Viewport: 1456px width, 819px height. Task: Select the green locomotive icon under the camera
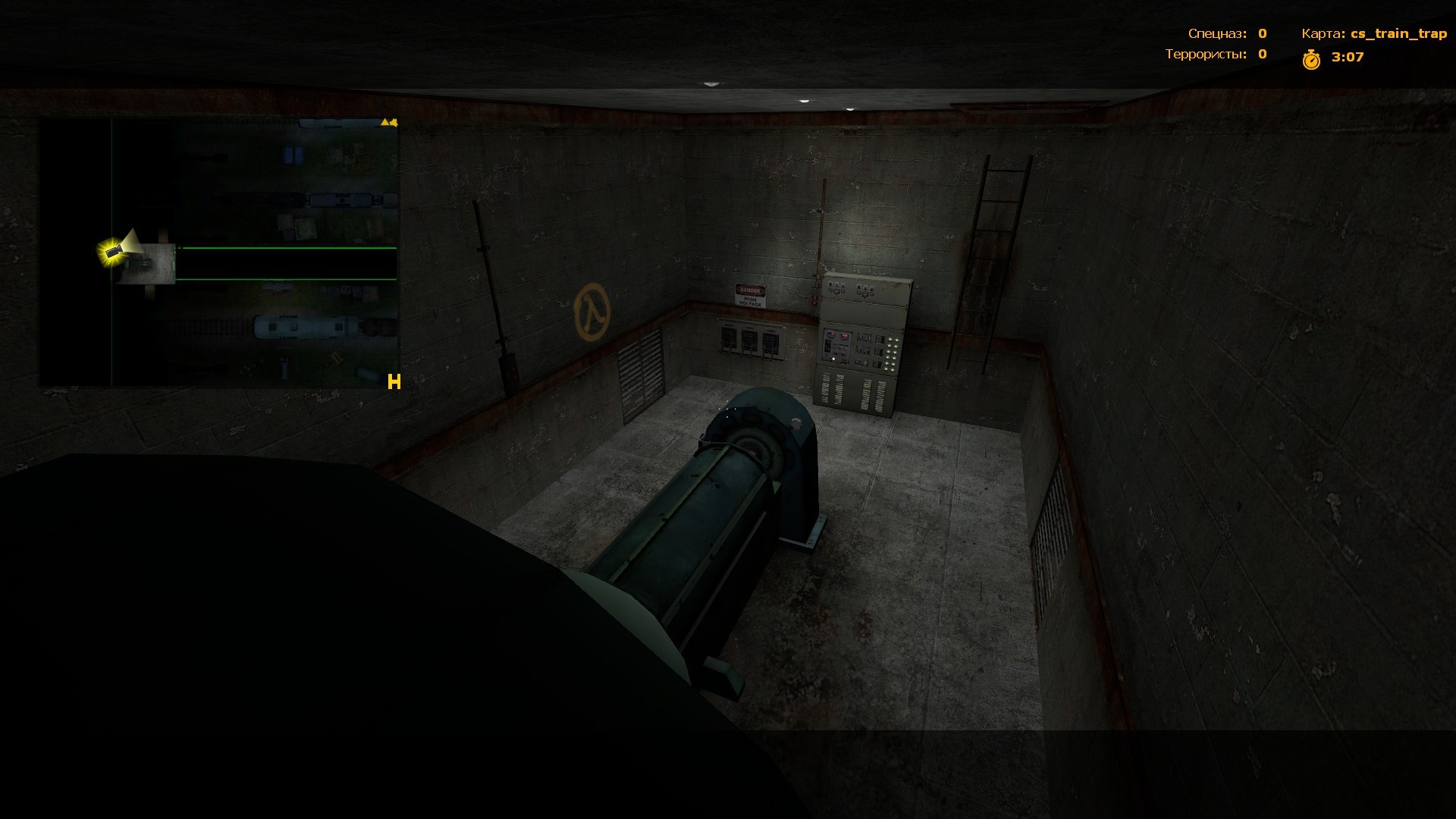point(140,264)
